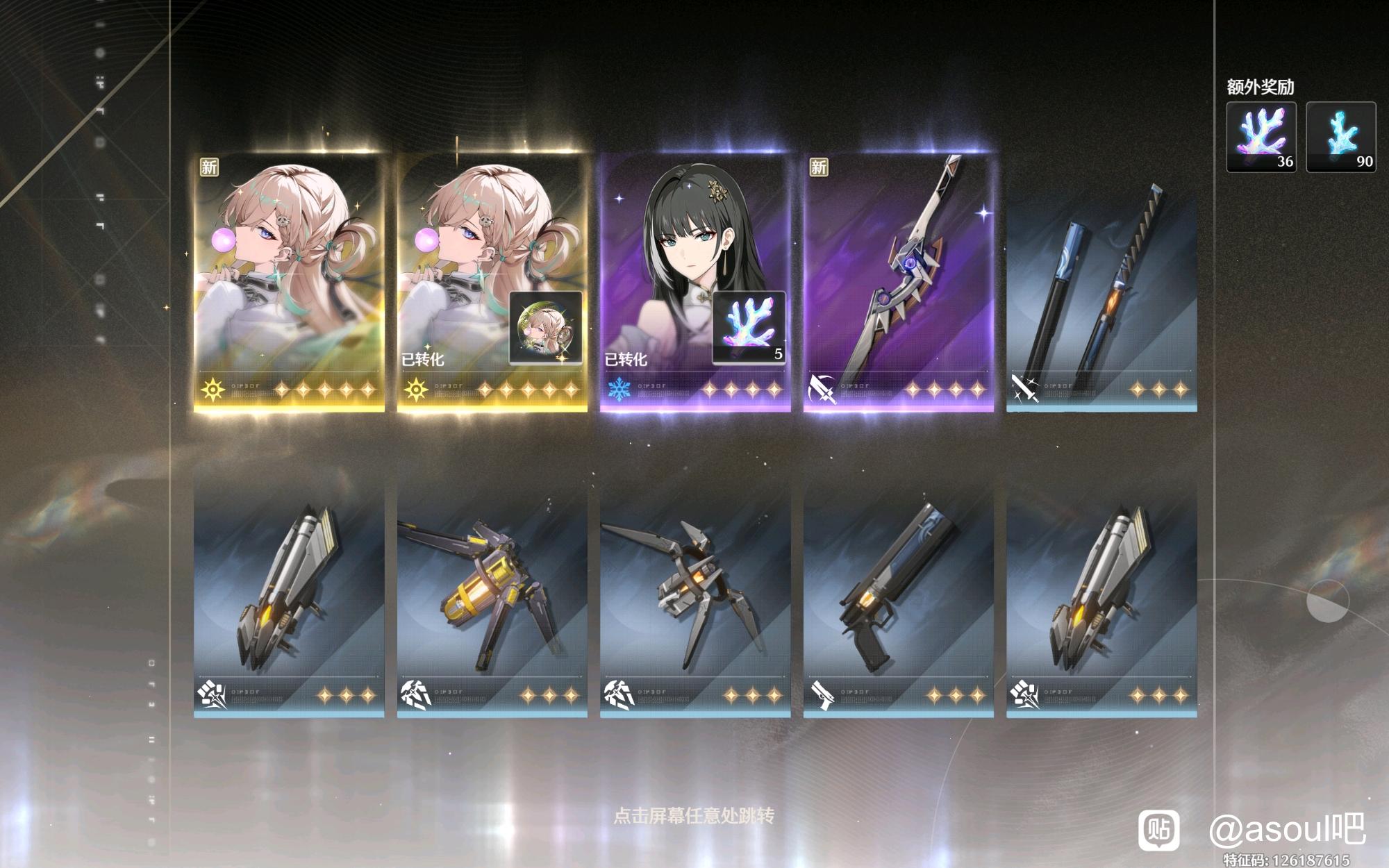The image size is (1389, 868).
Task: Inspect the character token on the duplicate card
Action: click(x=545, y=328)
